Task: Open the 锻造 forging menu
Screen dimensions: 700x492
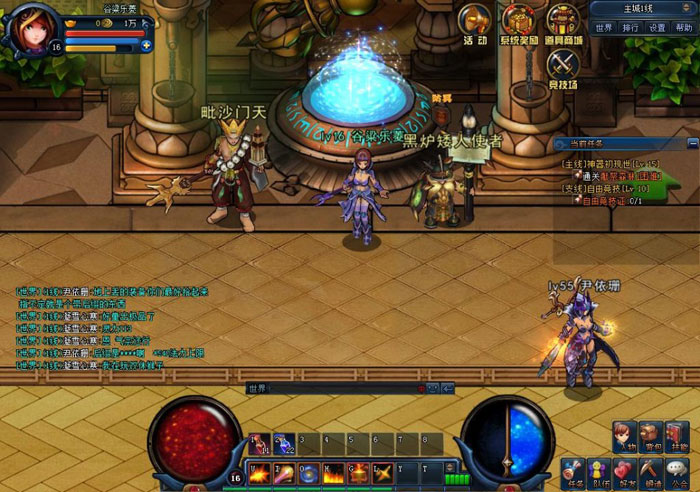Action: pos(653,470)
